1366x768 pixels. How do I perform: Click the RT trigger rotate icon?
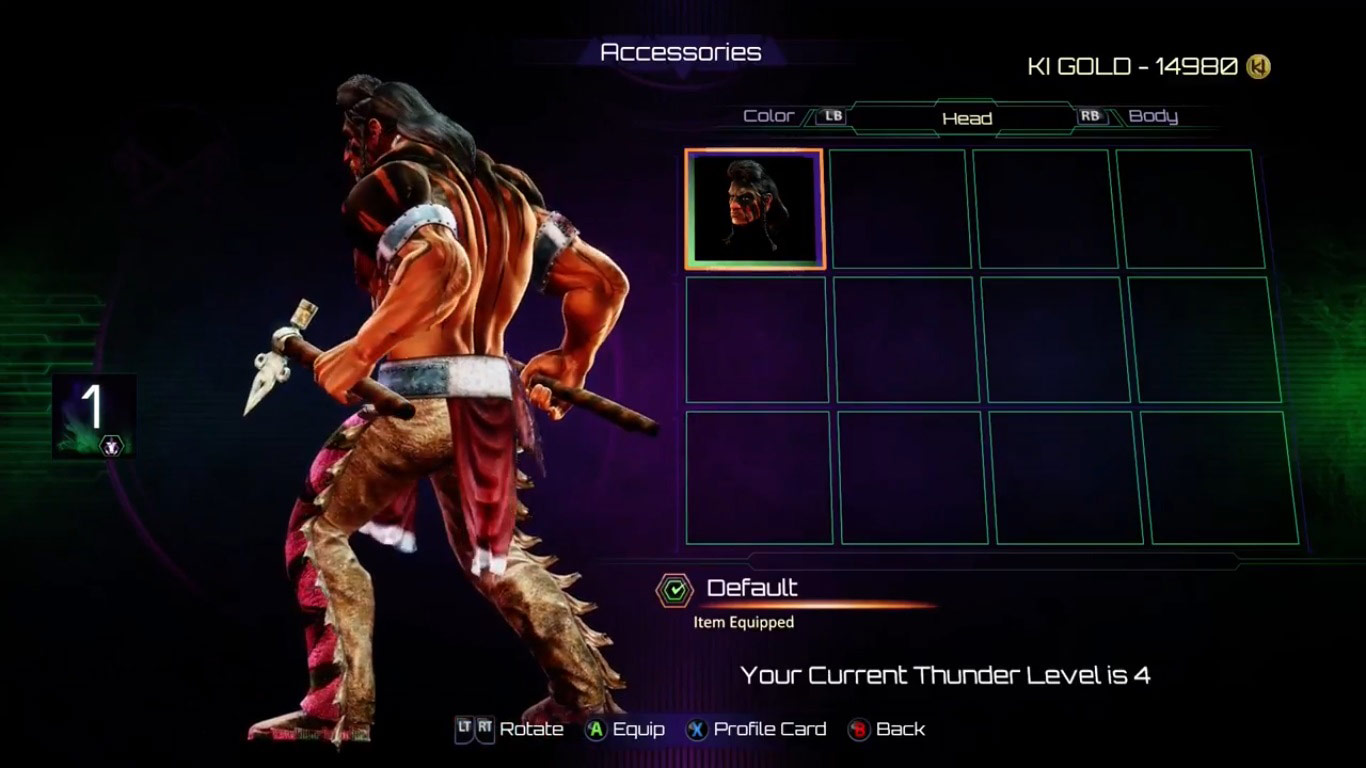coord(487,729)
